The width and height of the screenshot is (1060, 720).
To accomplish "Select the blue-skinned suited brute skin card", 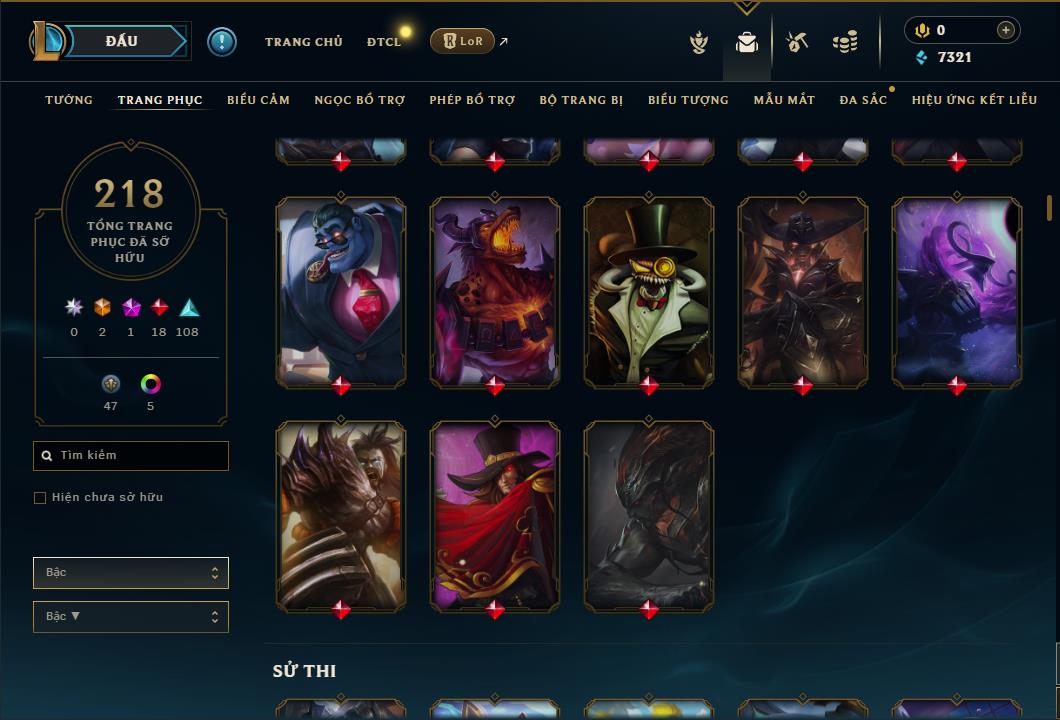I will click(341, 290).
